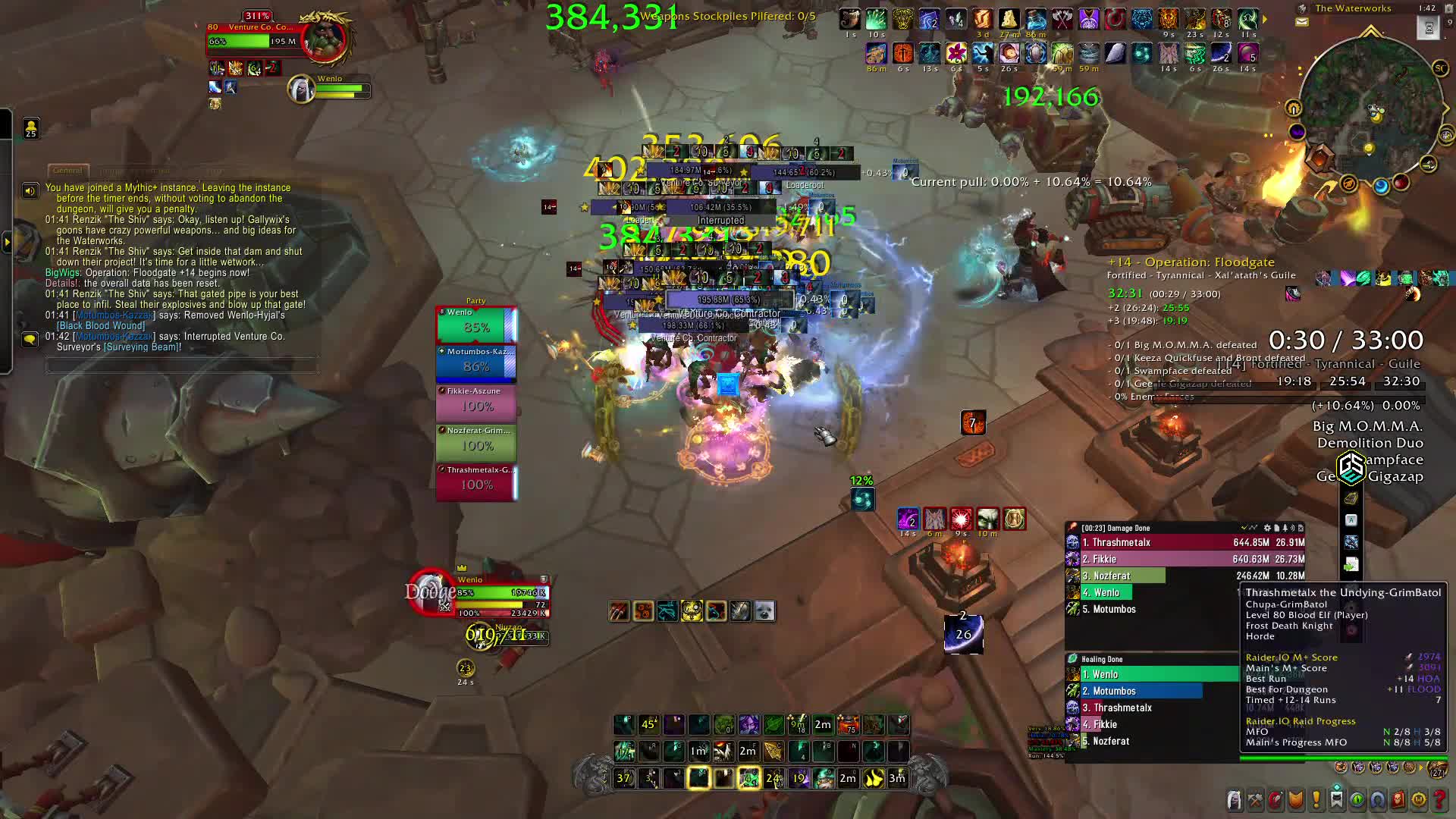
Task: Use the golden arrowhead ability
Action: pos(773,751)
